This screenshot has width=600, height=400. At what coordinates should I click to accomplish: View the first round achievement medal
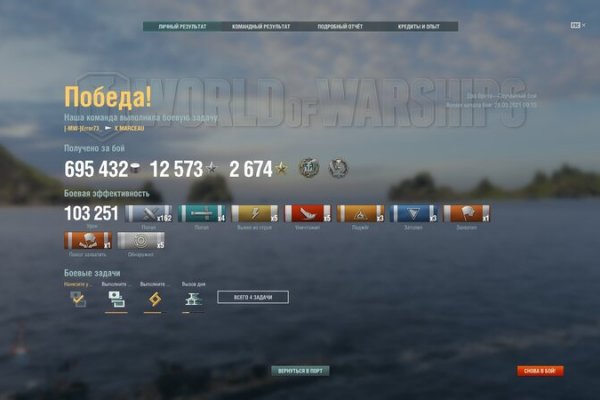(309, 168)
